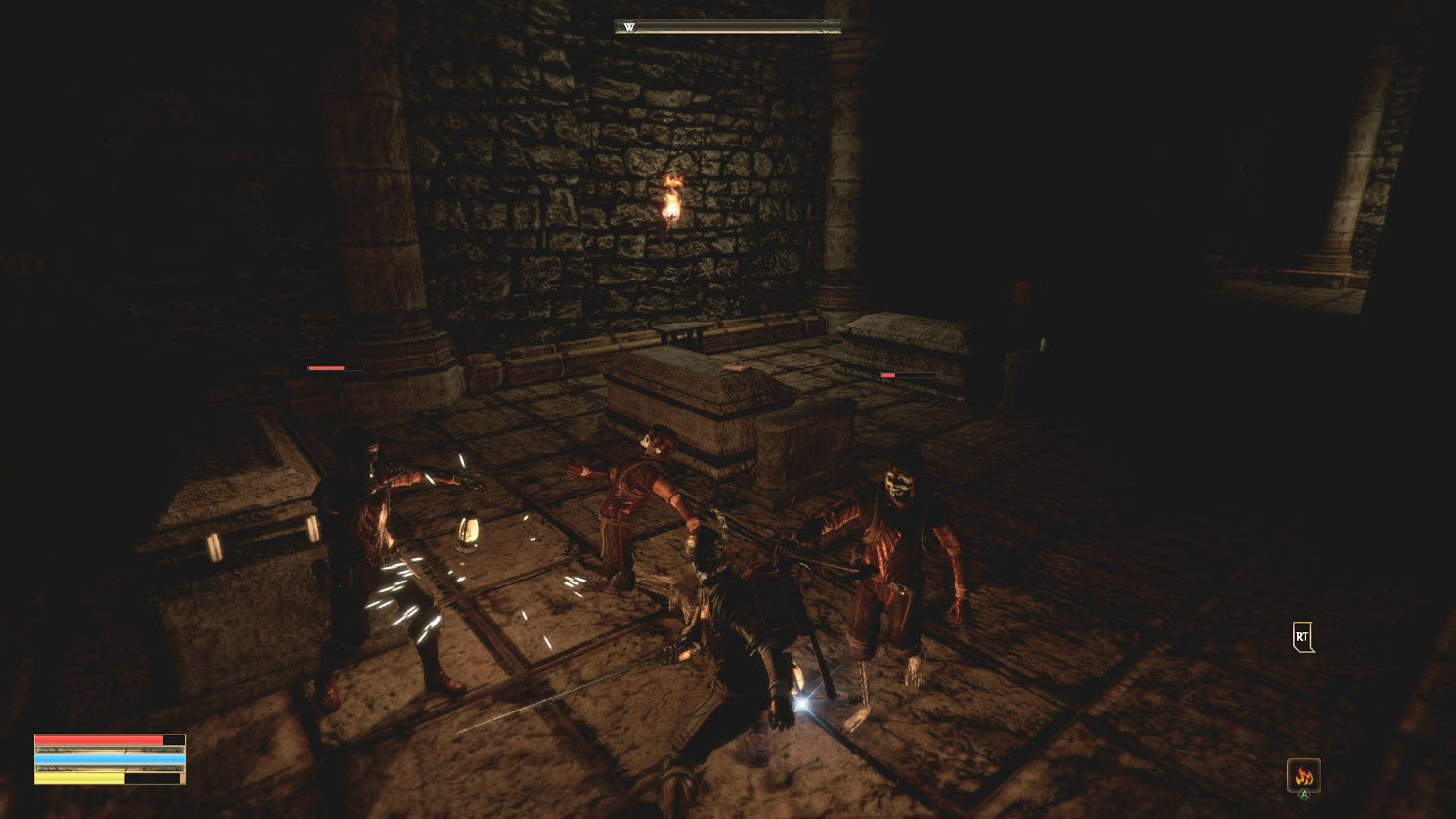Toggle the boss health bar at the top
This screenshot has height=819, width=1456.
725,27
